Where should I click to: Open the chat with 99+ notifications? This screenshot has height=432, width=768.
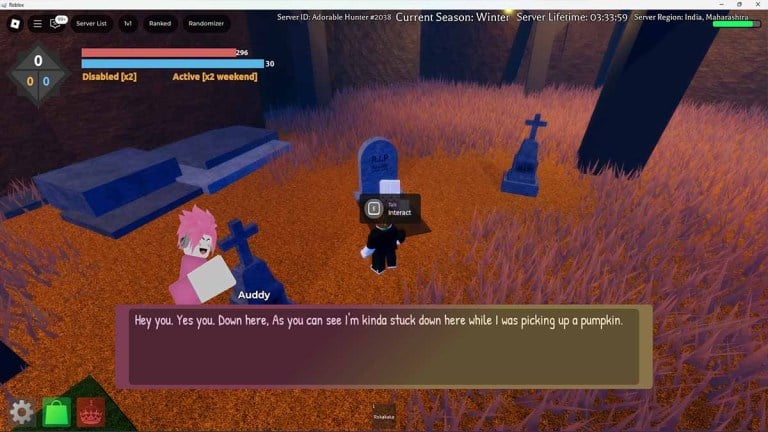tap(57, 23)
